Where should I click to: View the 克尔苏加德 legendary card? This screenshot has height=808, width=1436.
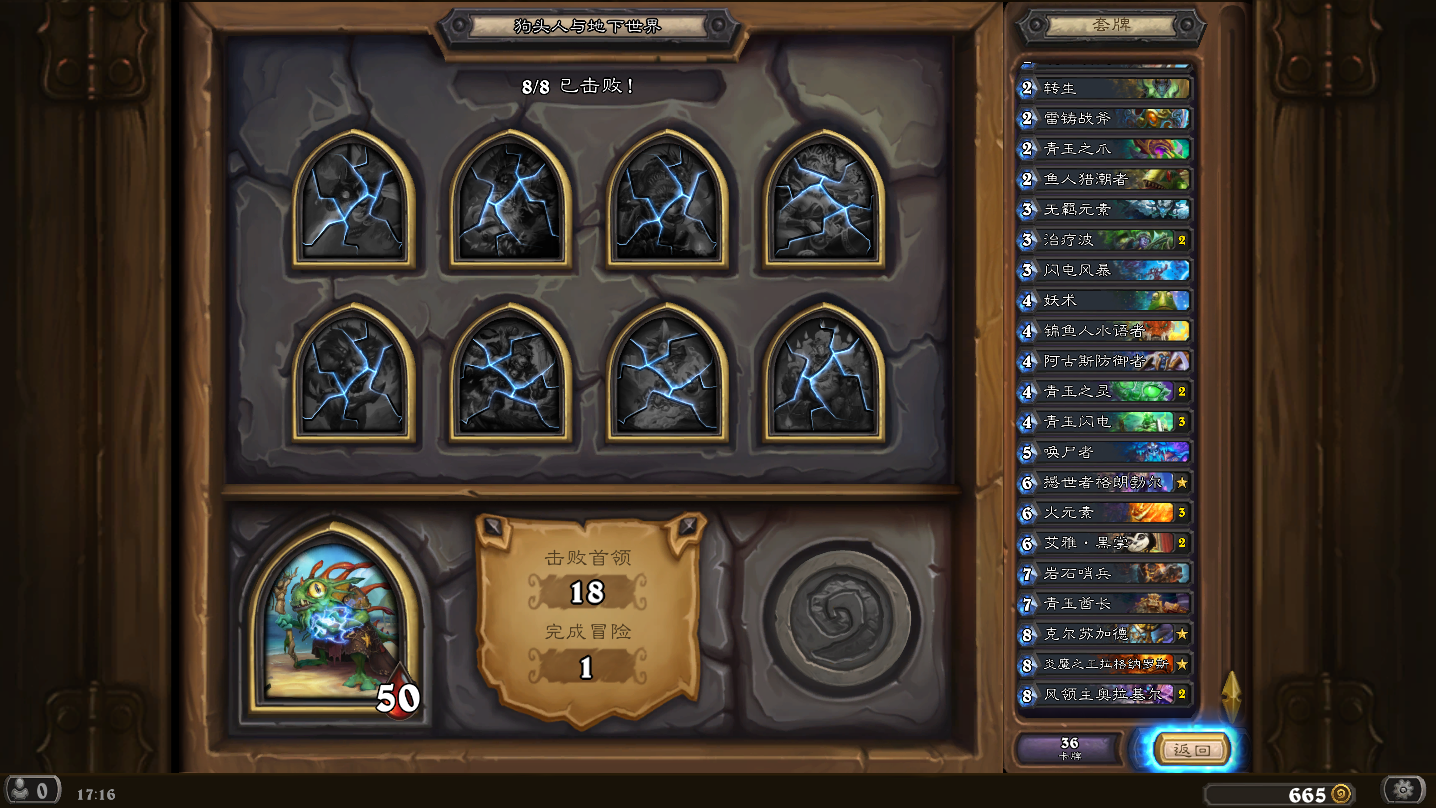click(x=1104, y=634)
